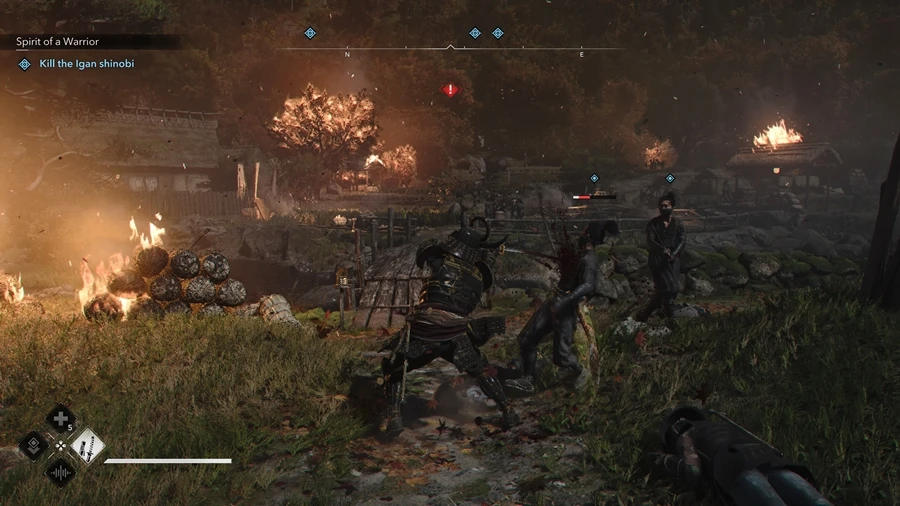Choose the stacked layers down-arrow slot
The width and height of the screenshot is (900, 506).
[34, 445]
